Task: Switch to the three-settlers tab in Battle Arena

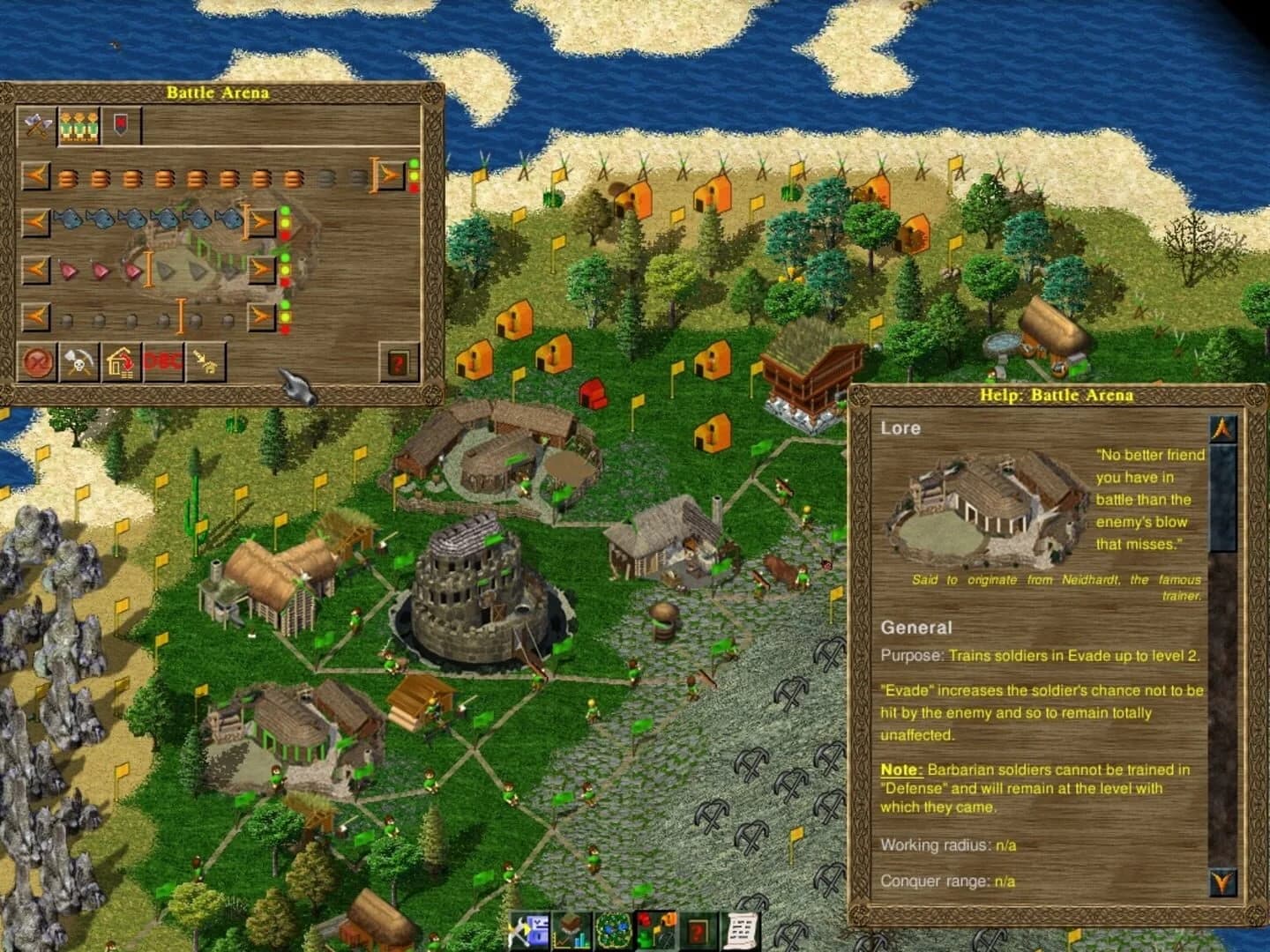Action: pos(78,125)
